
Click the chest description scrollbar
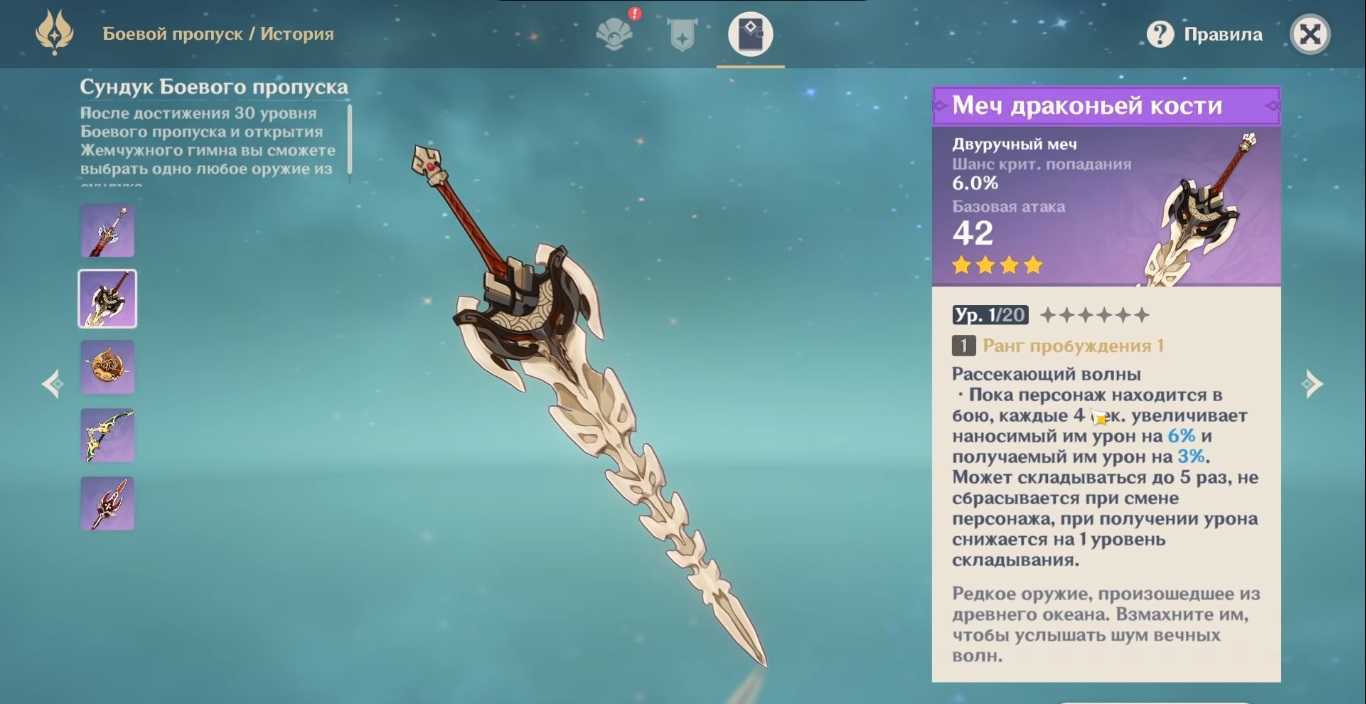(349, 139)
